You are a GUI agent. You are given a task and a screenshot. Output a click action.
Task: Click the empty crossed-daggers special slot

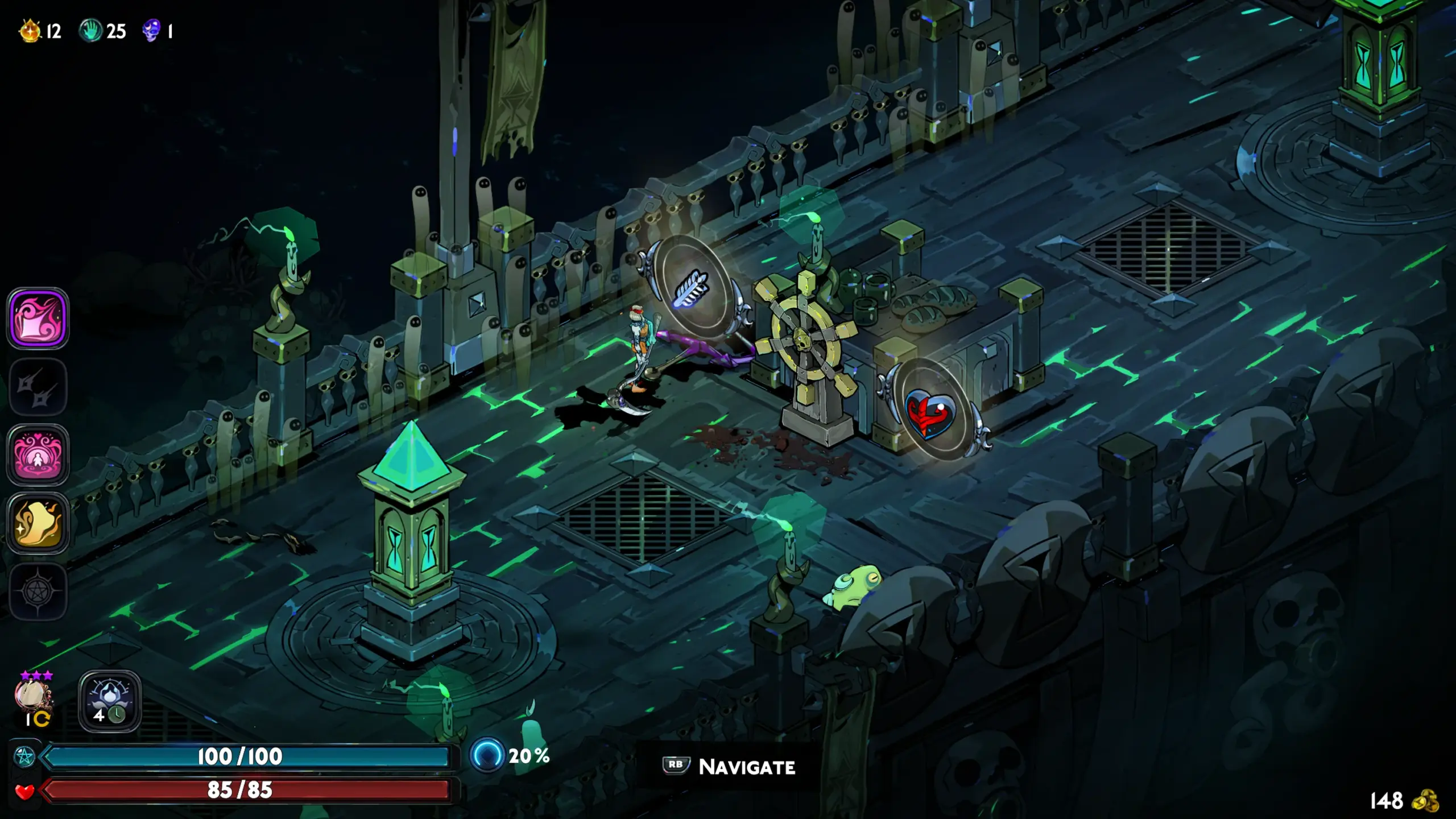38,387
